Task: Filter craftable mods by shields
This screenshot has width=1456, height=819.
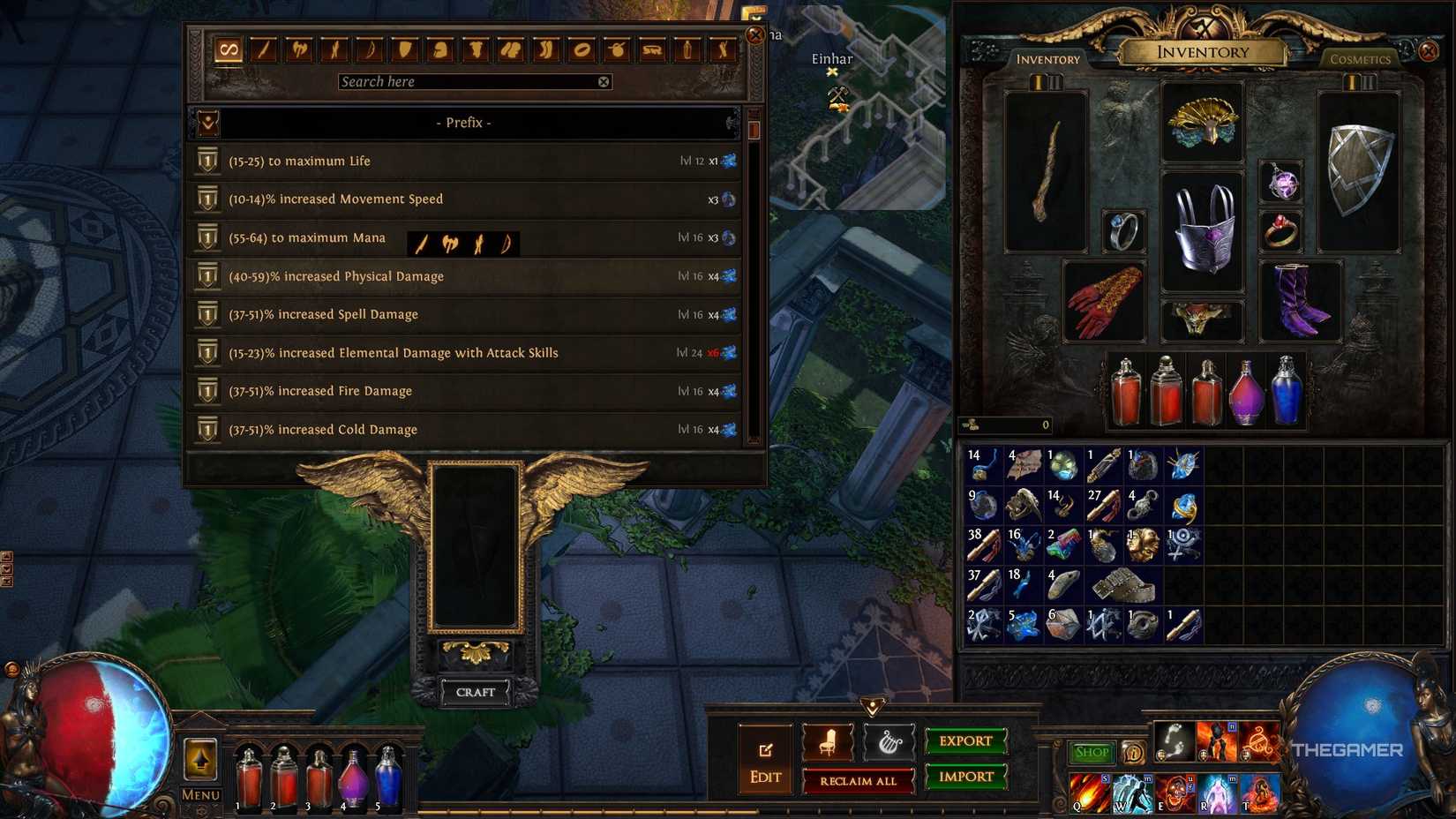Action: click(x=405, y=50)
